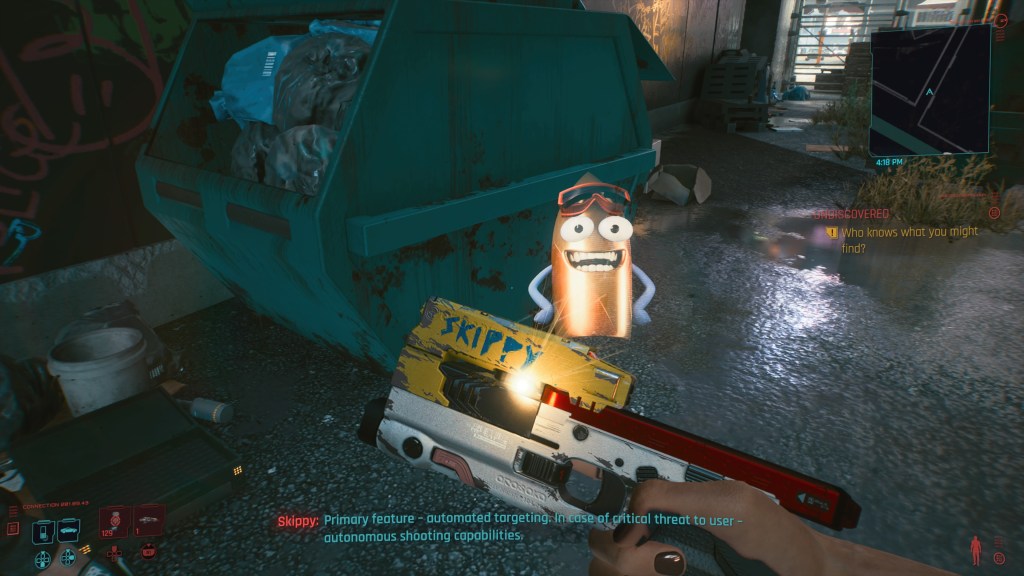Select the vehicle call icon
This screenshot has height=576, width=1024.
(x=68, y=529)
